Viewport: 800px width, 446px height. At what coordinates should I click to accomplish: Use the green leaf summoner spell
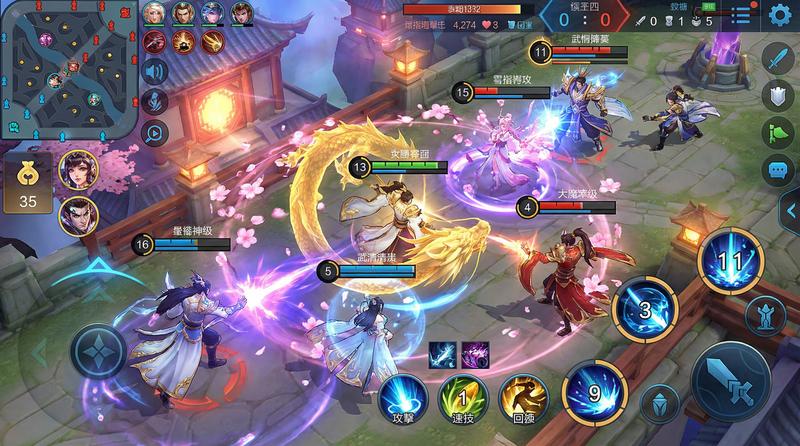(465, 396)
